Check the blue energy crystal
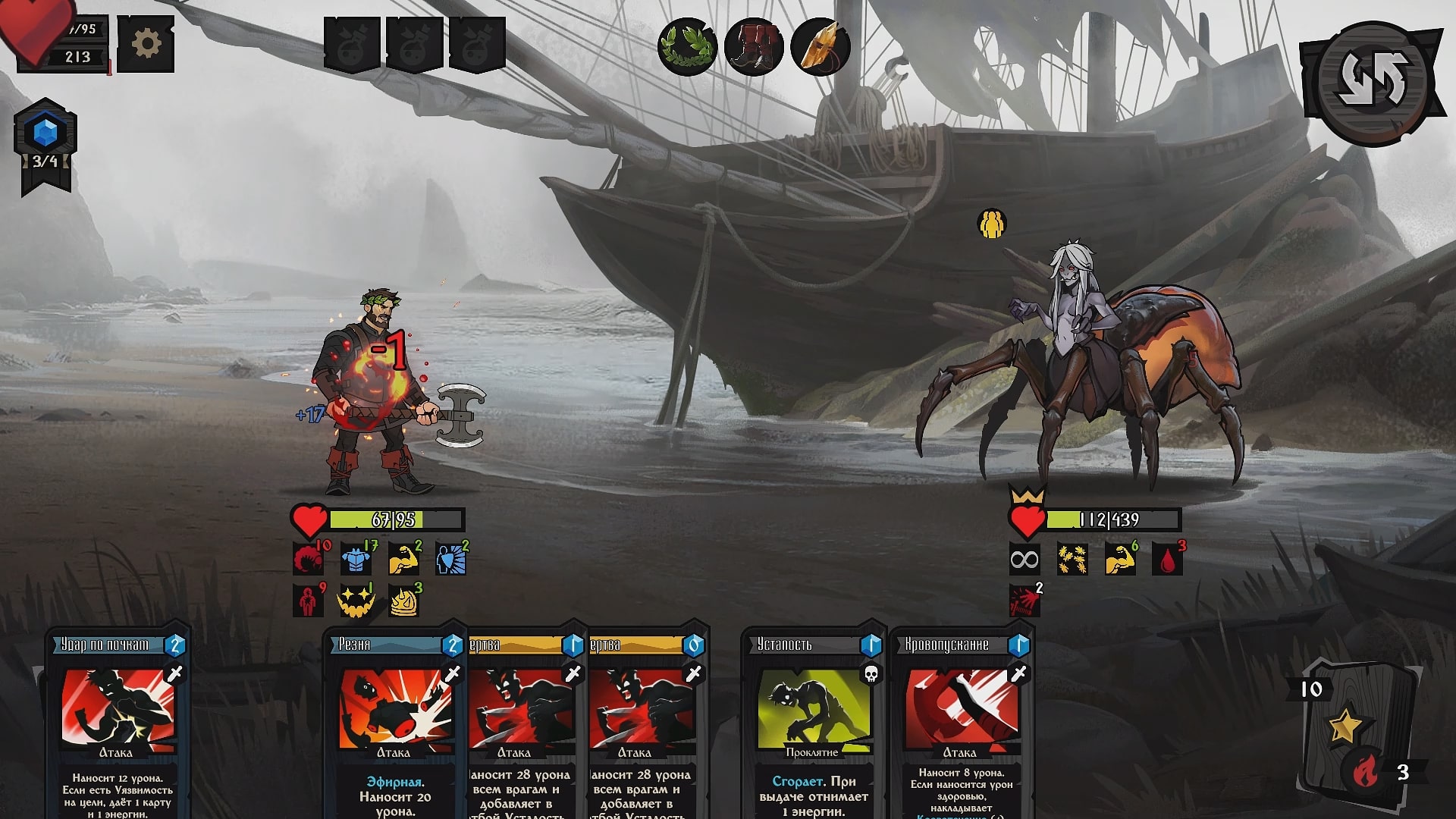 click(x=45, y=133)
